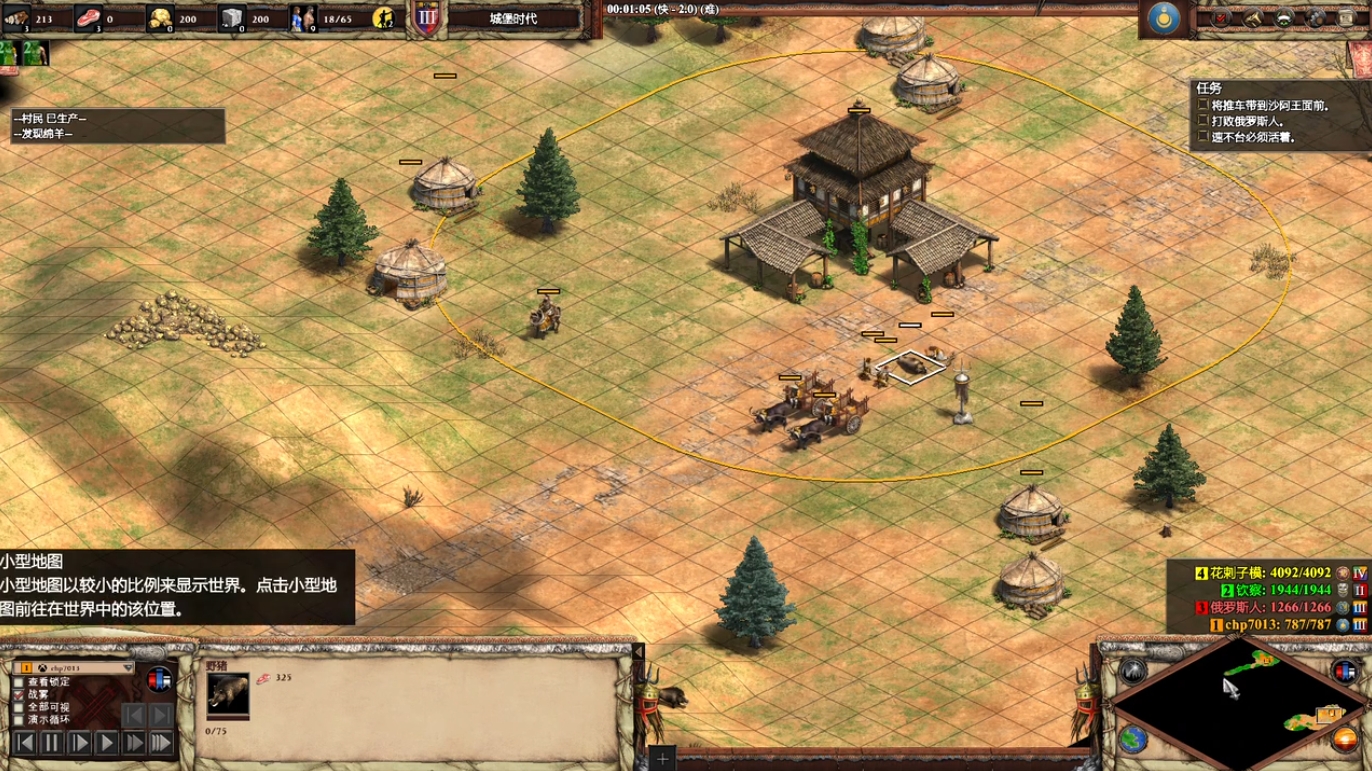This screenshot has height=771, width=1372.
Task: Click the globe minimap mode button
Action: 1133,739
